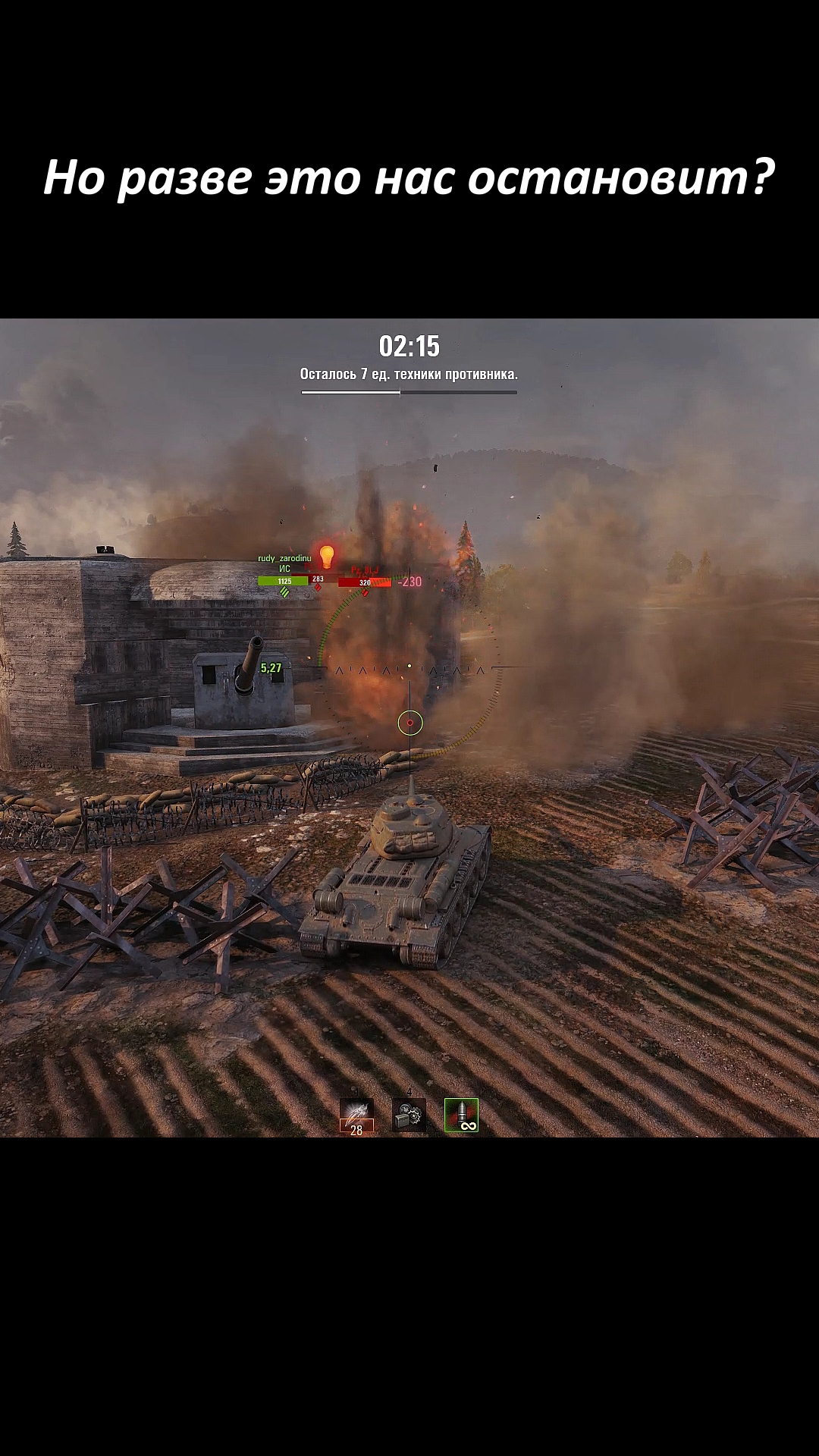The height and width of the screenshot is (1456, 819).
Task: Activate the green infinite-ammo shell icon
Action: [x=461, y=1116]
